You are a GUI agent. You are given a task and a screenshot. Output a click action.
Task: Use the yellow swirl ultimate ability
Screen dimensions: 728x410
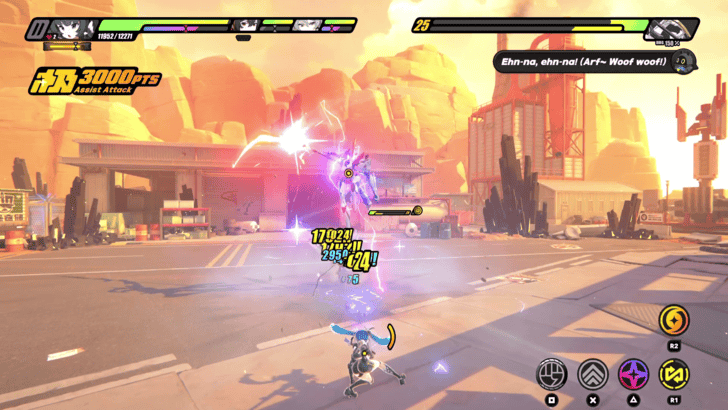[x=673, y=320]
